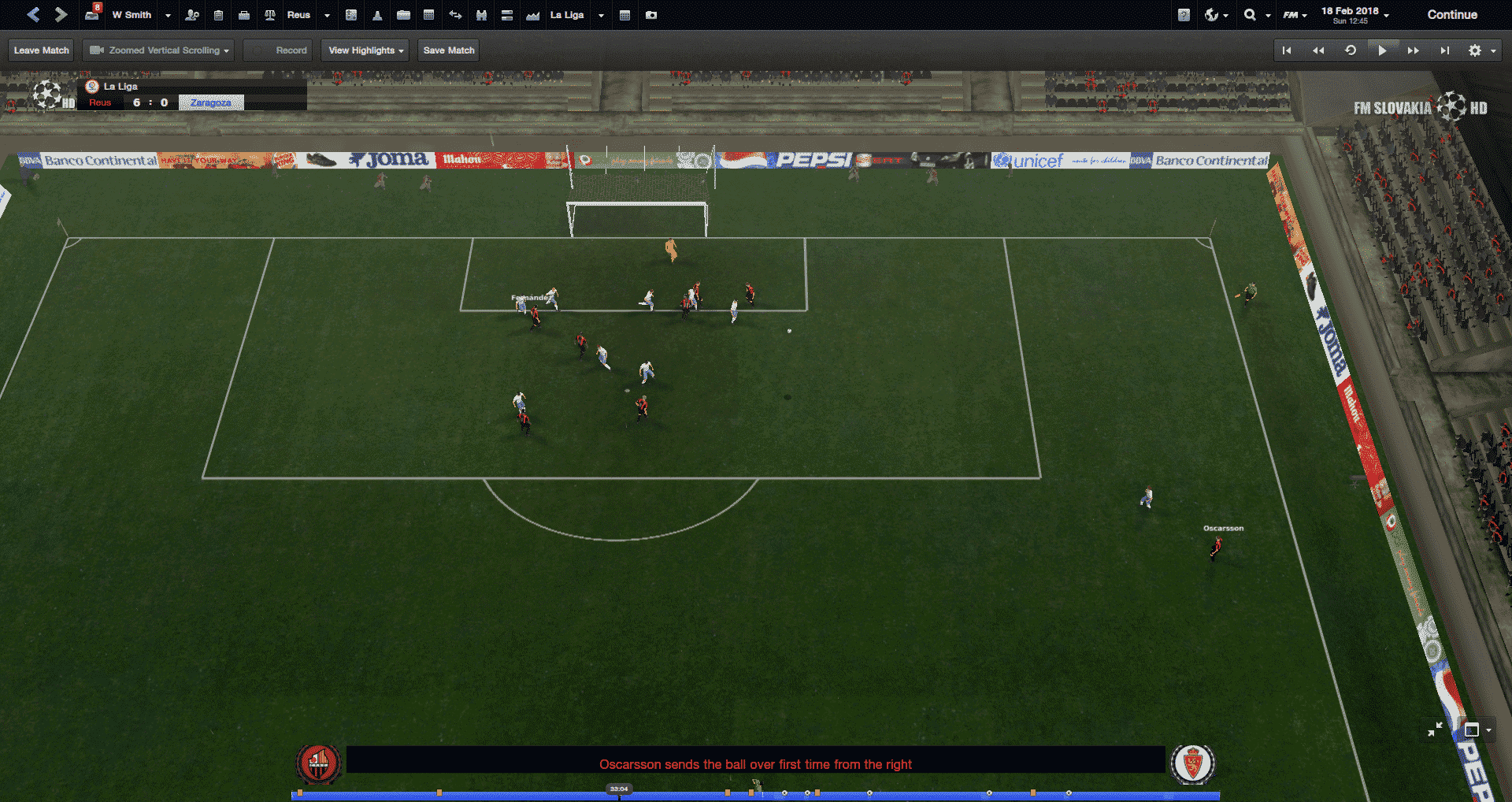Open the inbox with 8 notifications
The image size is (1512, 802).
tap(92, 14)
